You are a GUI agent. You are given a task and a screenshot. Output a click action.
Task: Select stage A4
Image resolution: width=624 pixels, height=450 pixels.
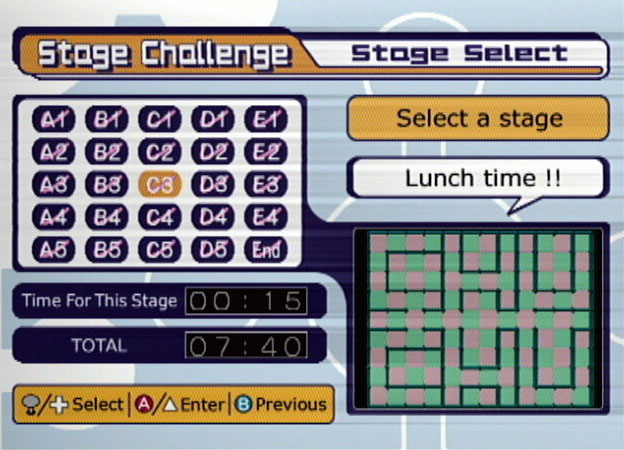[54, 217]
